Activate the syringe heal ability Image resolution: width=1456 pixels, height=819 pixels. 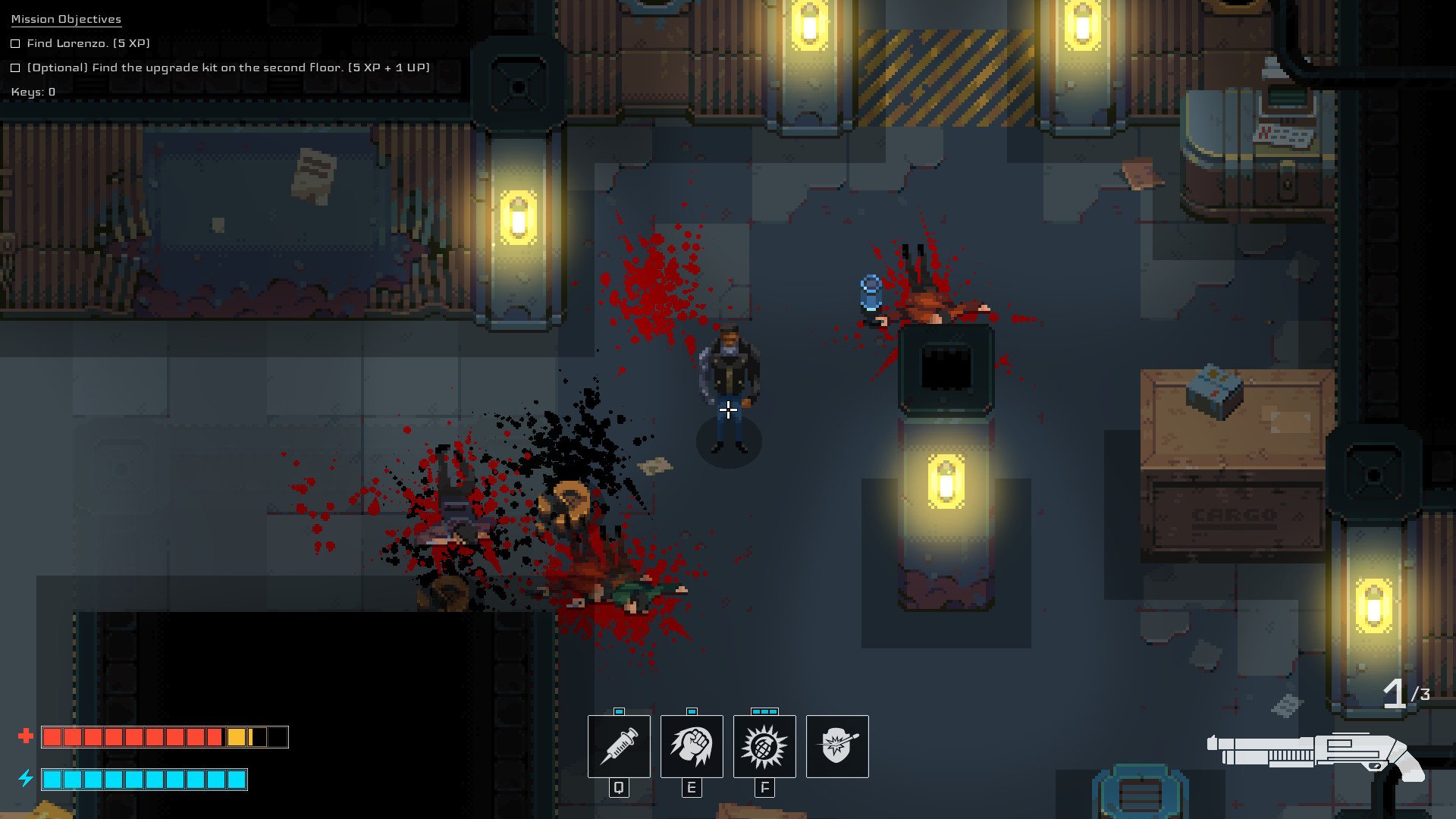click(x=619, y=746)
